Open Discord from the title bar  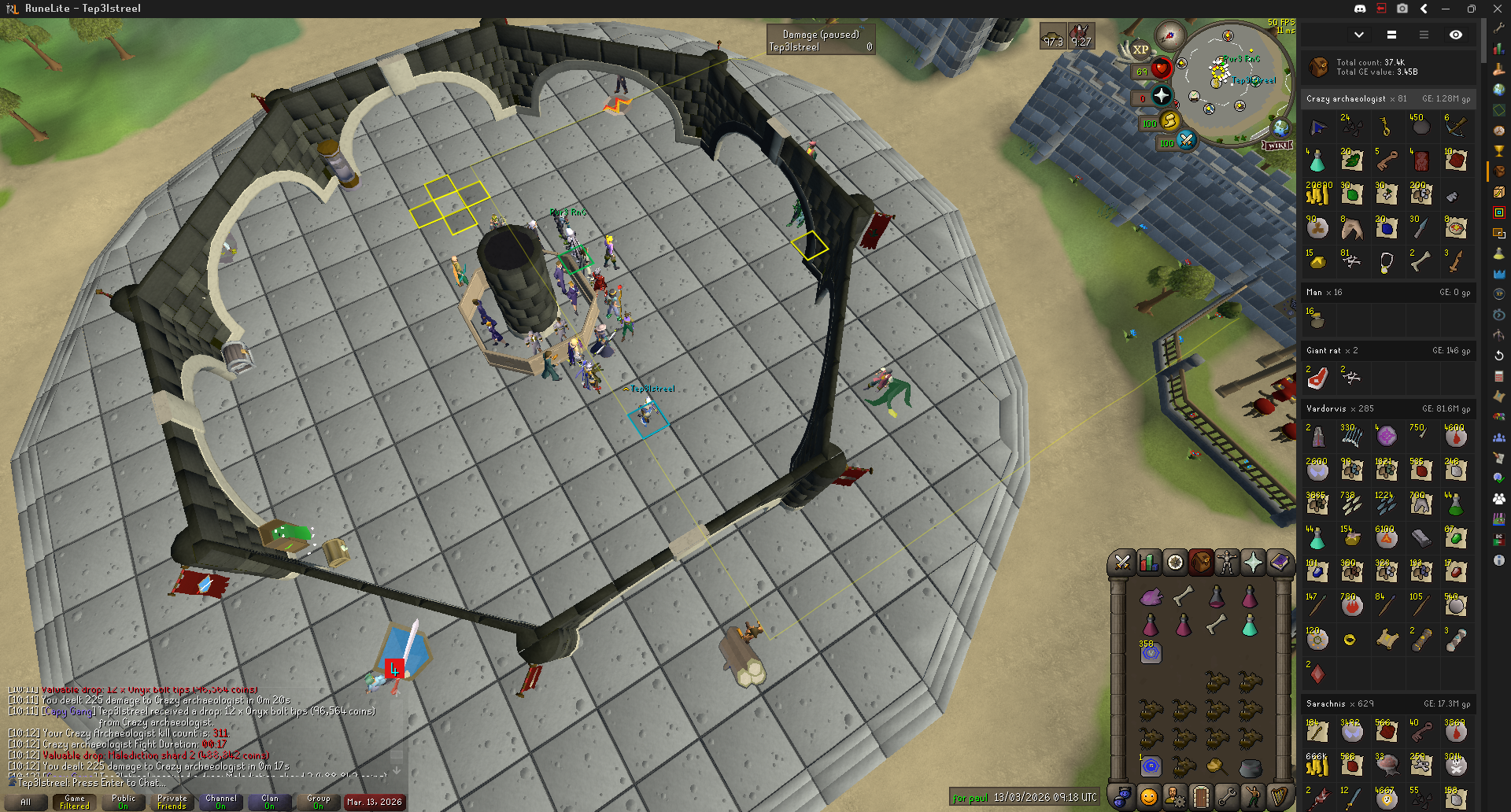1359,9
